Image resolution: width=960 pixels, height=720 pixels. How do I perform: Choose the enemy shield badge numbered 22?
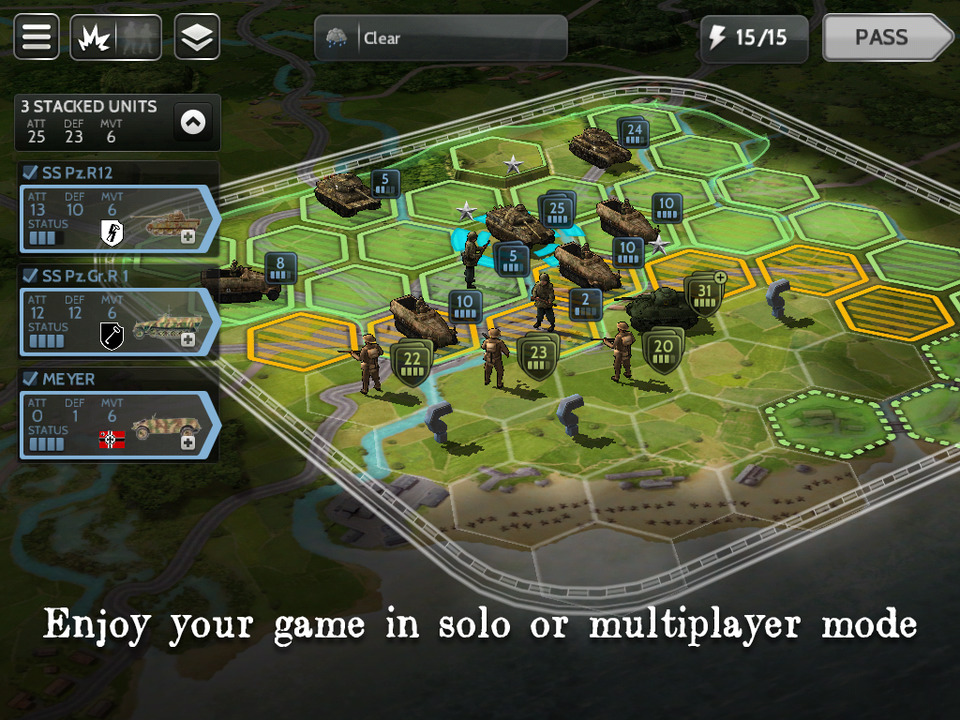[412, 360]
